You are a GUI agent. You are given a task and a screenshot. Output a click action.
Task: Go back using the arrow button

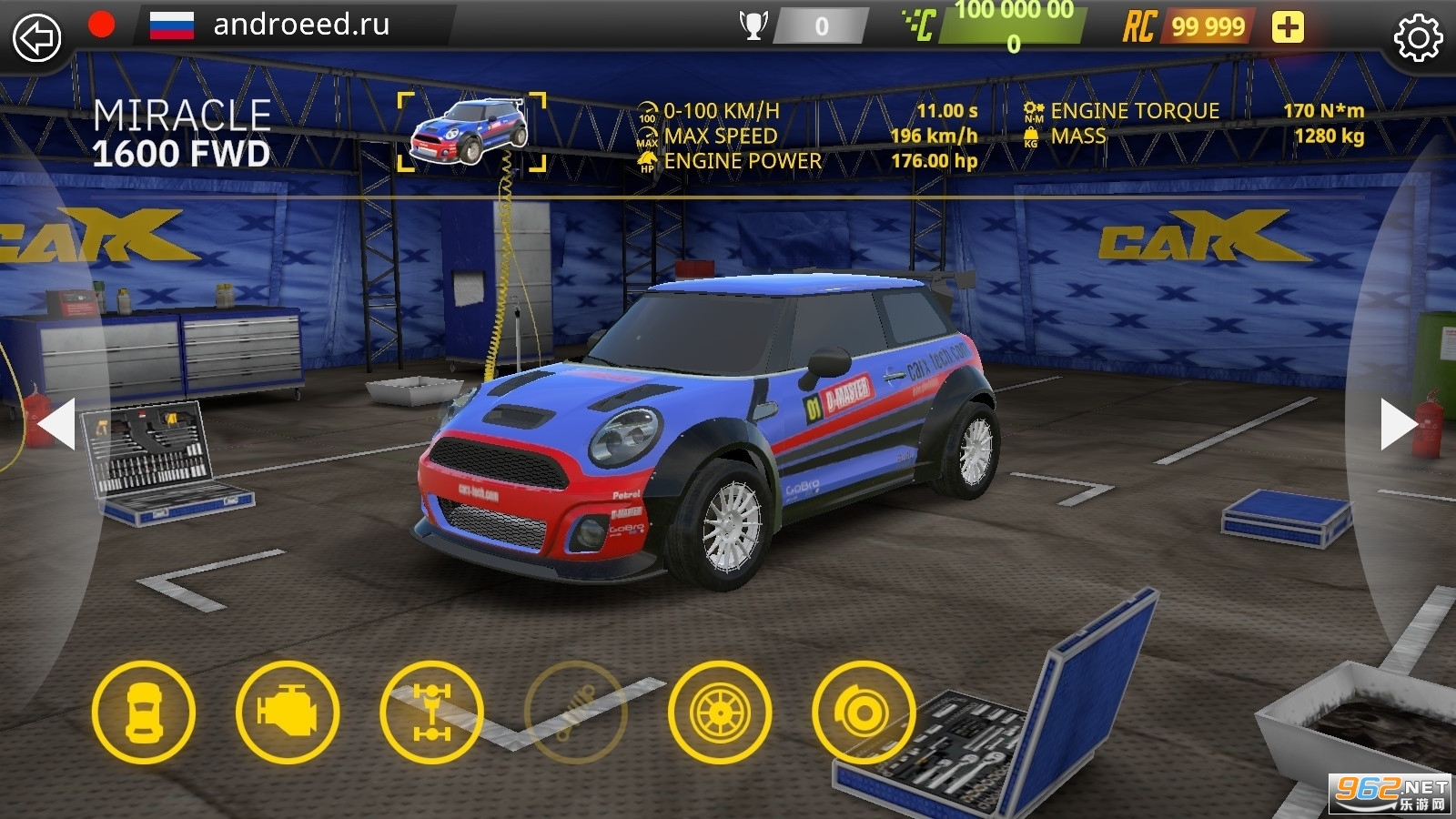click(x=36, y=37)
